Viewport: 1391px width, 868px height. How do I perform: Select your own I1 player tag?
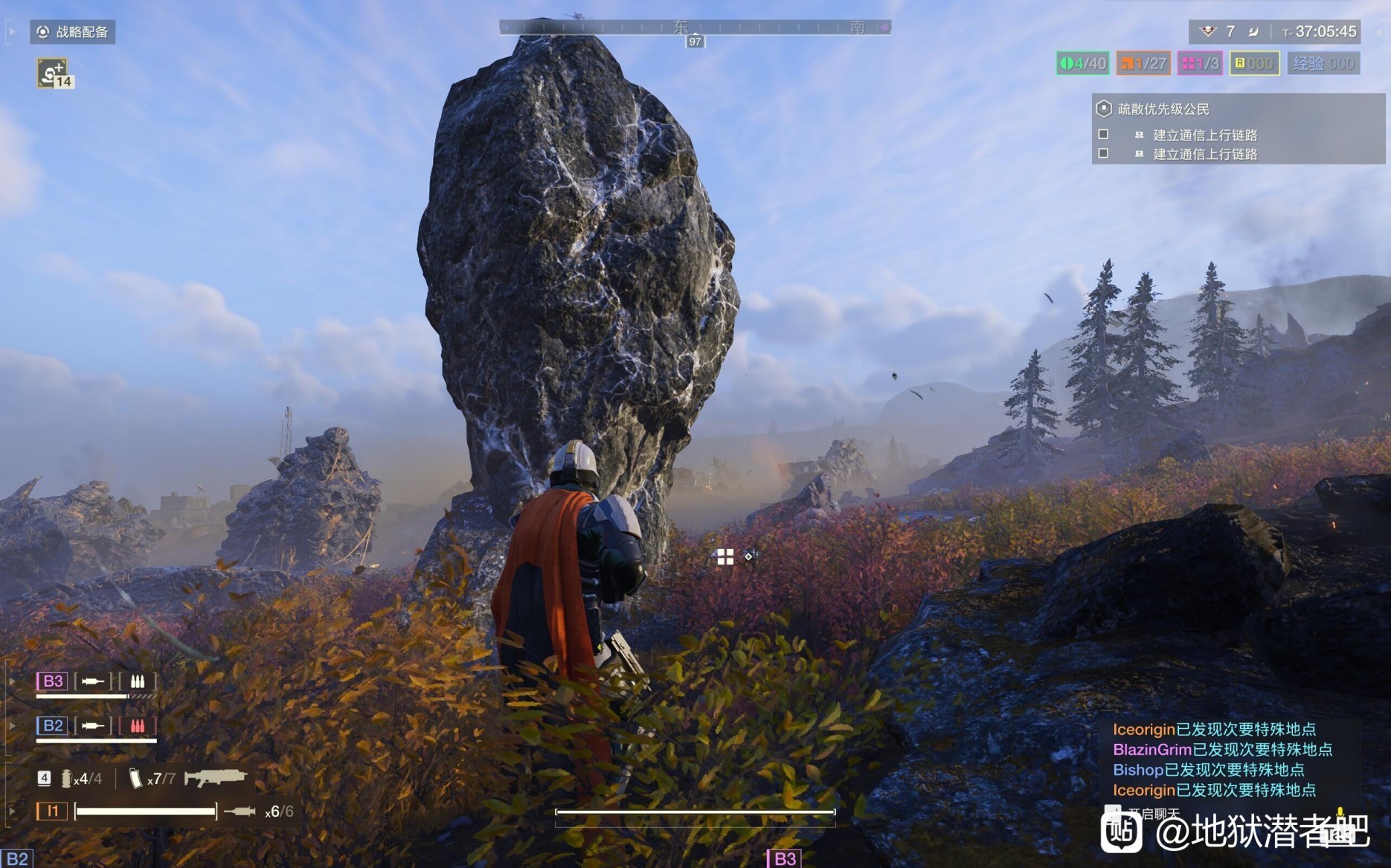[x=52, y=811]
